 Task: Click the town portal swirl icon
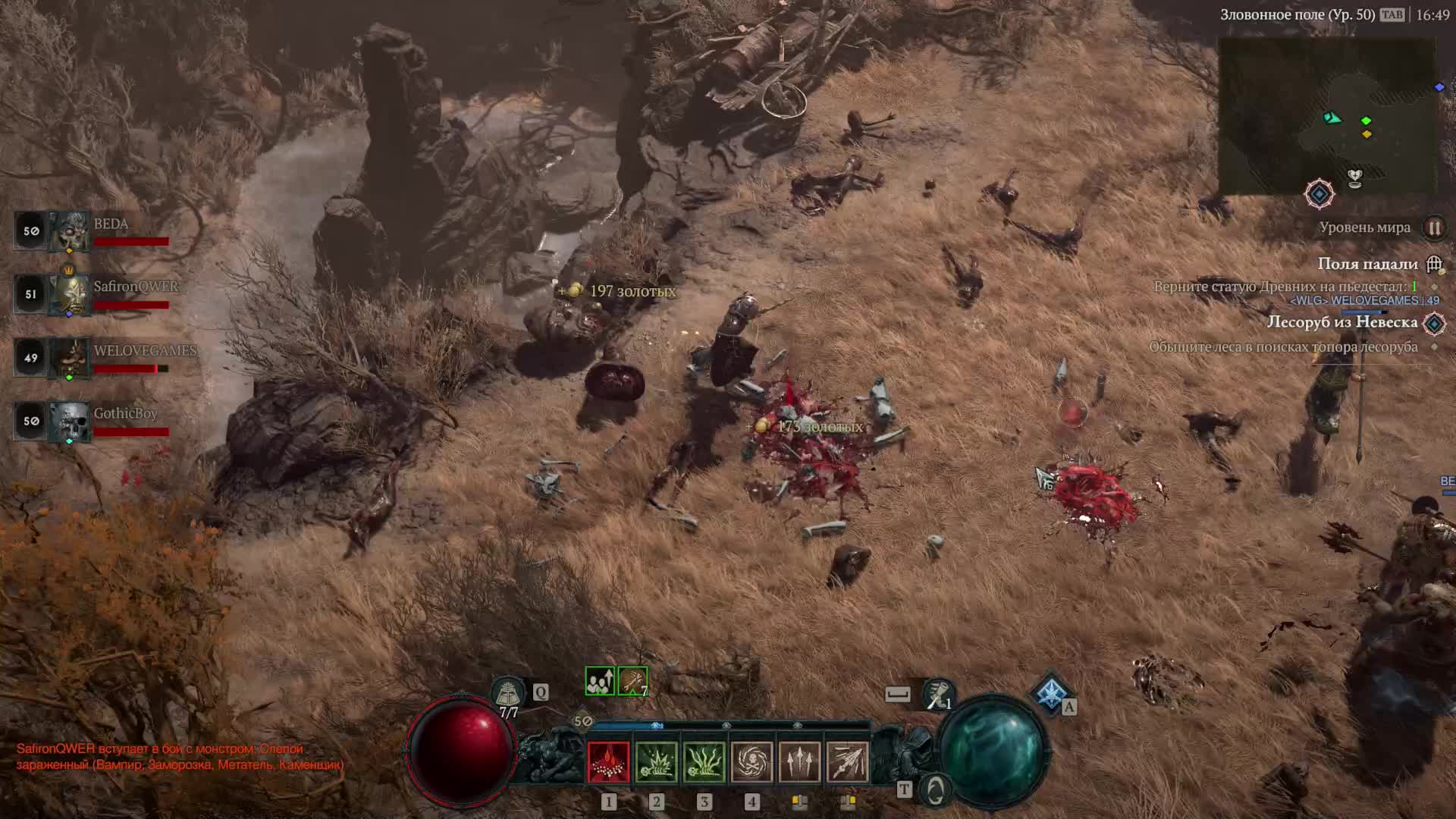pos(936,790)
